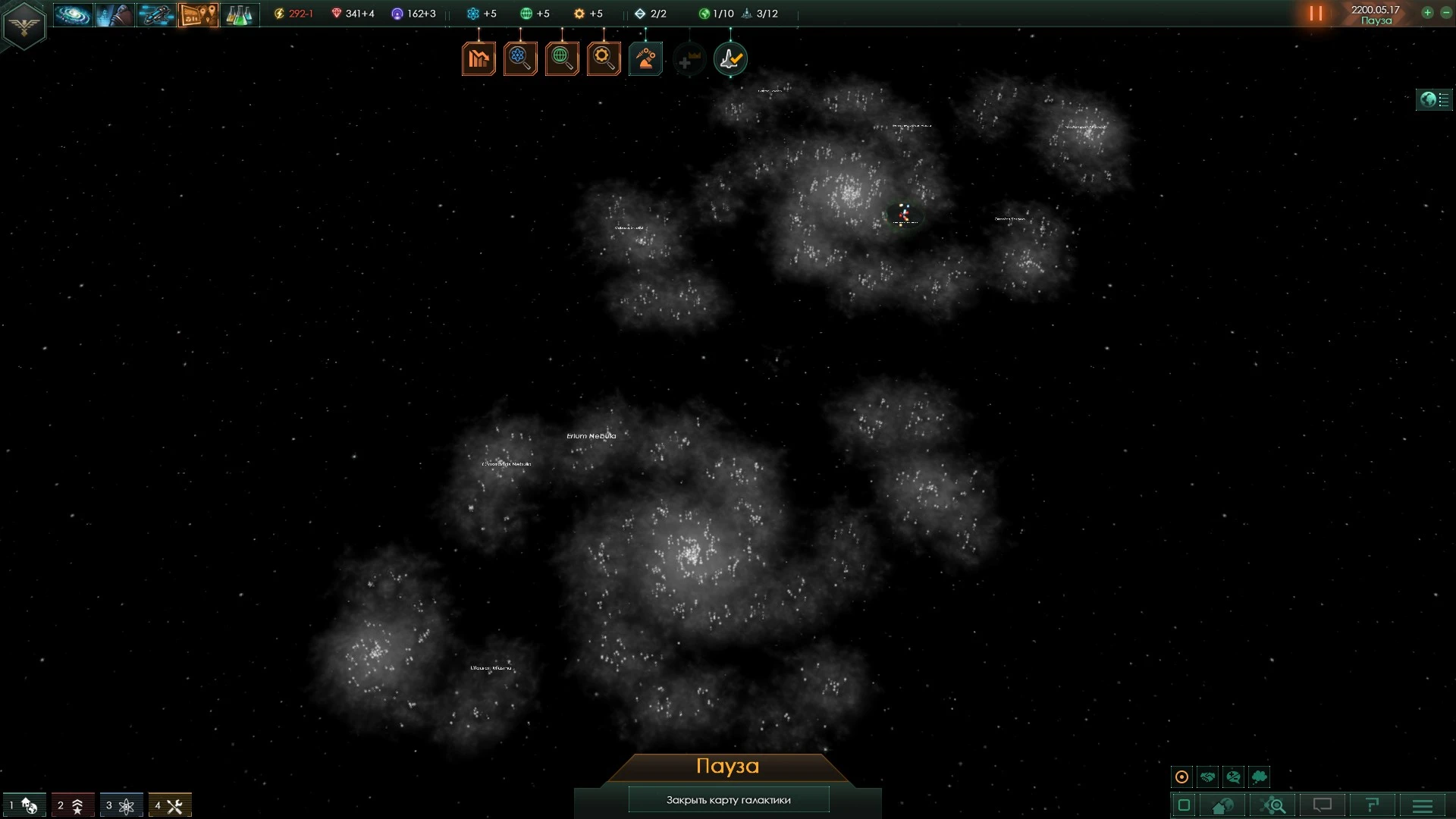
Task: Open the galaxy overview panel
Action: (x=72, y=13)
